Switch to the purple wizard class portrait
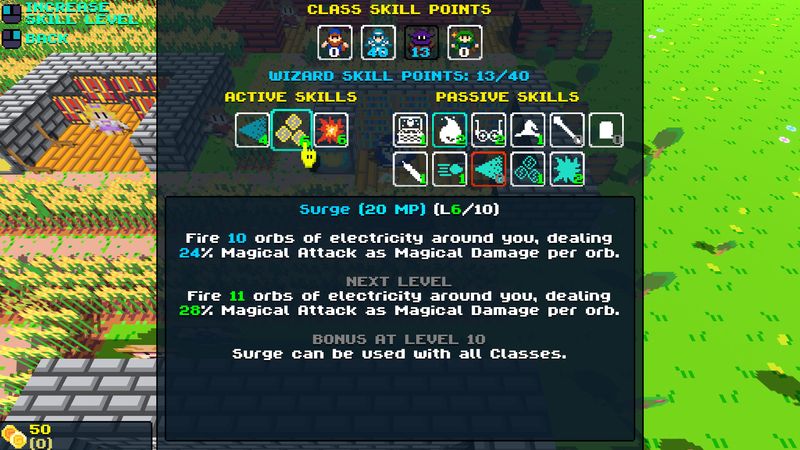Image resolution: width=800 pixels, height=450 pixels. coord(422,42)
